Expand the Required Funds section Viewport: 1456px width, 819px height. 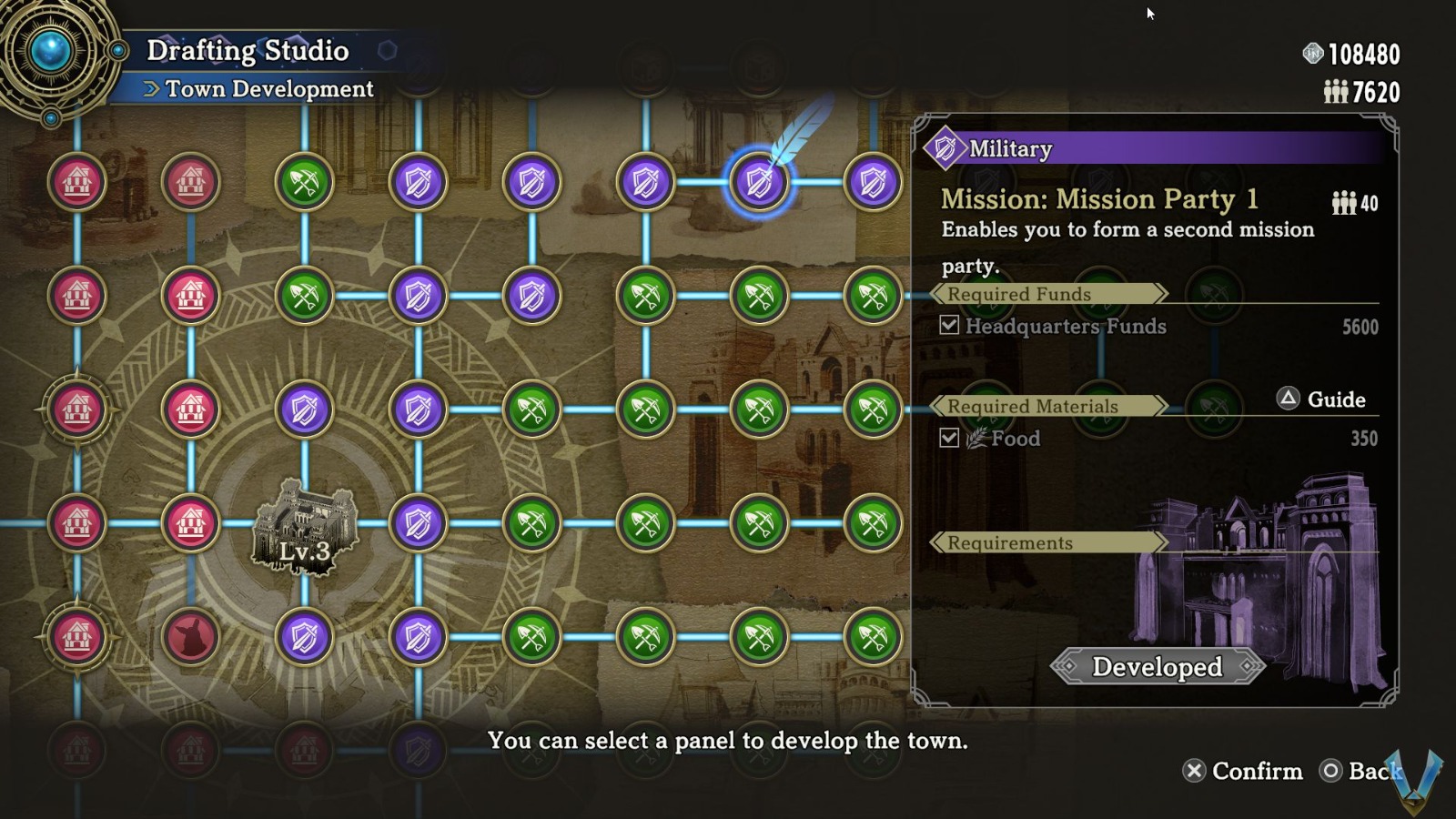[1017, 294]
